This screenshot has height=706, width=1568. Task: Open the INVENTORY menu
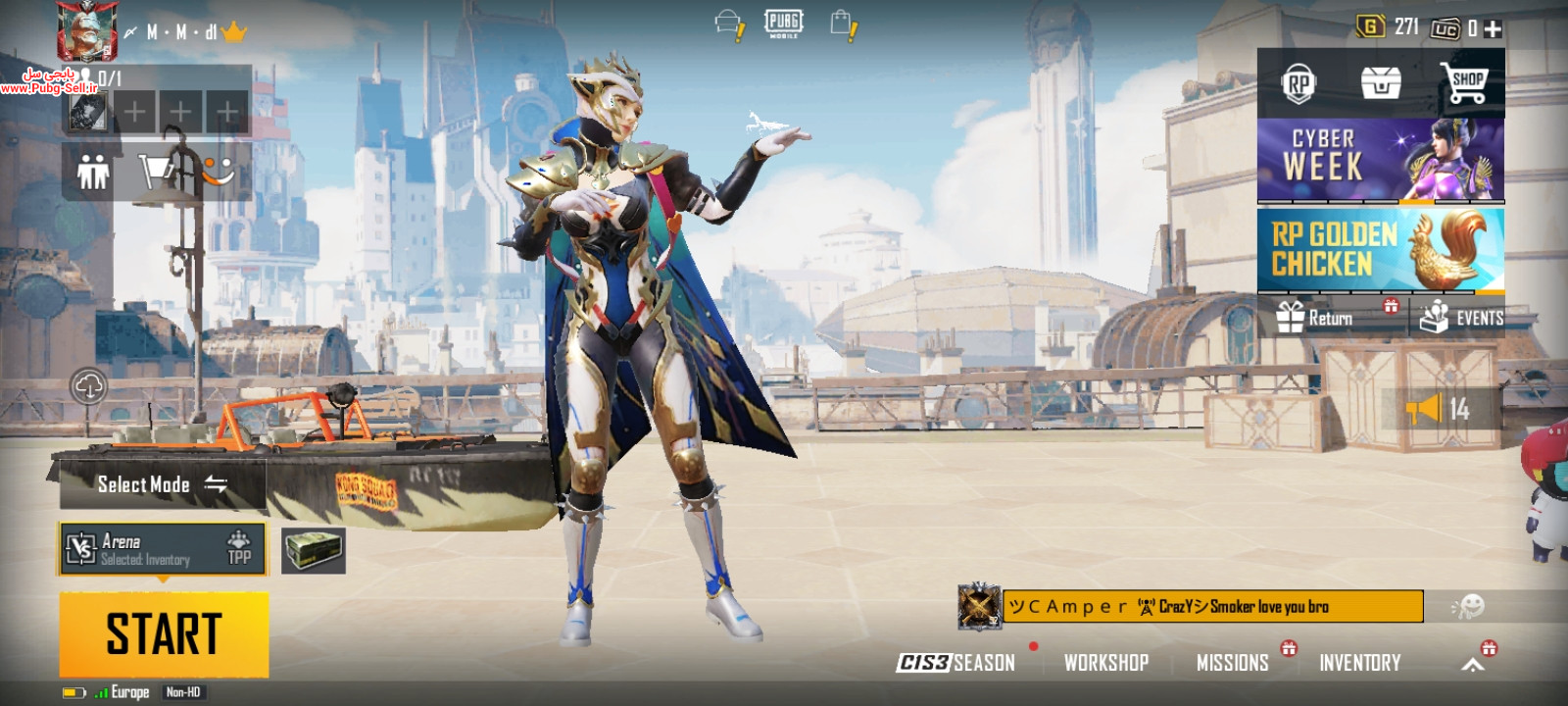[1359, 663]
